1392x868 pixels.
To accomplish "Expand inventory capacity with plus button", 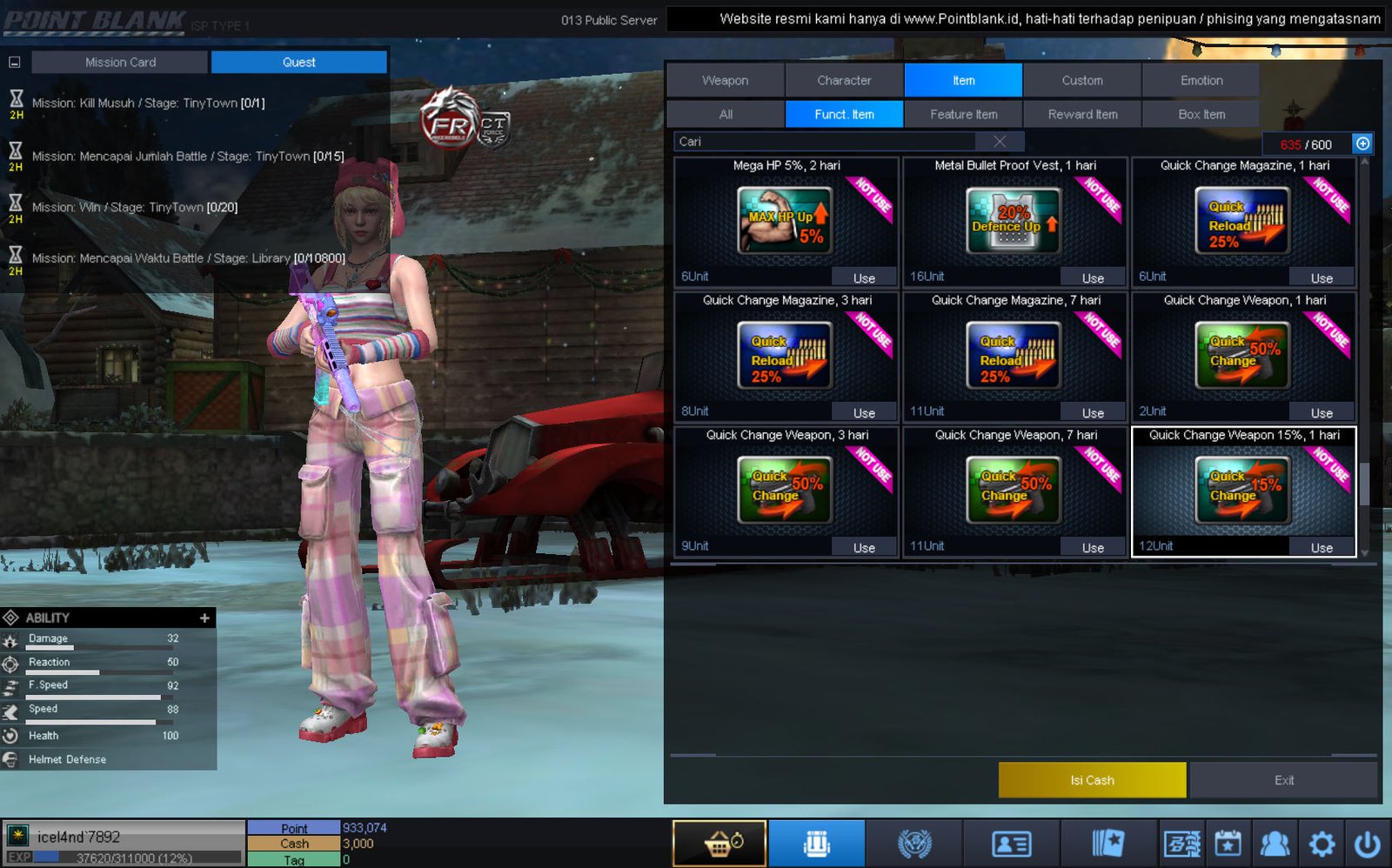I will pyautogui.click(x=1362, y=144).
